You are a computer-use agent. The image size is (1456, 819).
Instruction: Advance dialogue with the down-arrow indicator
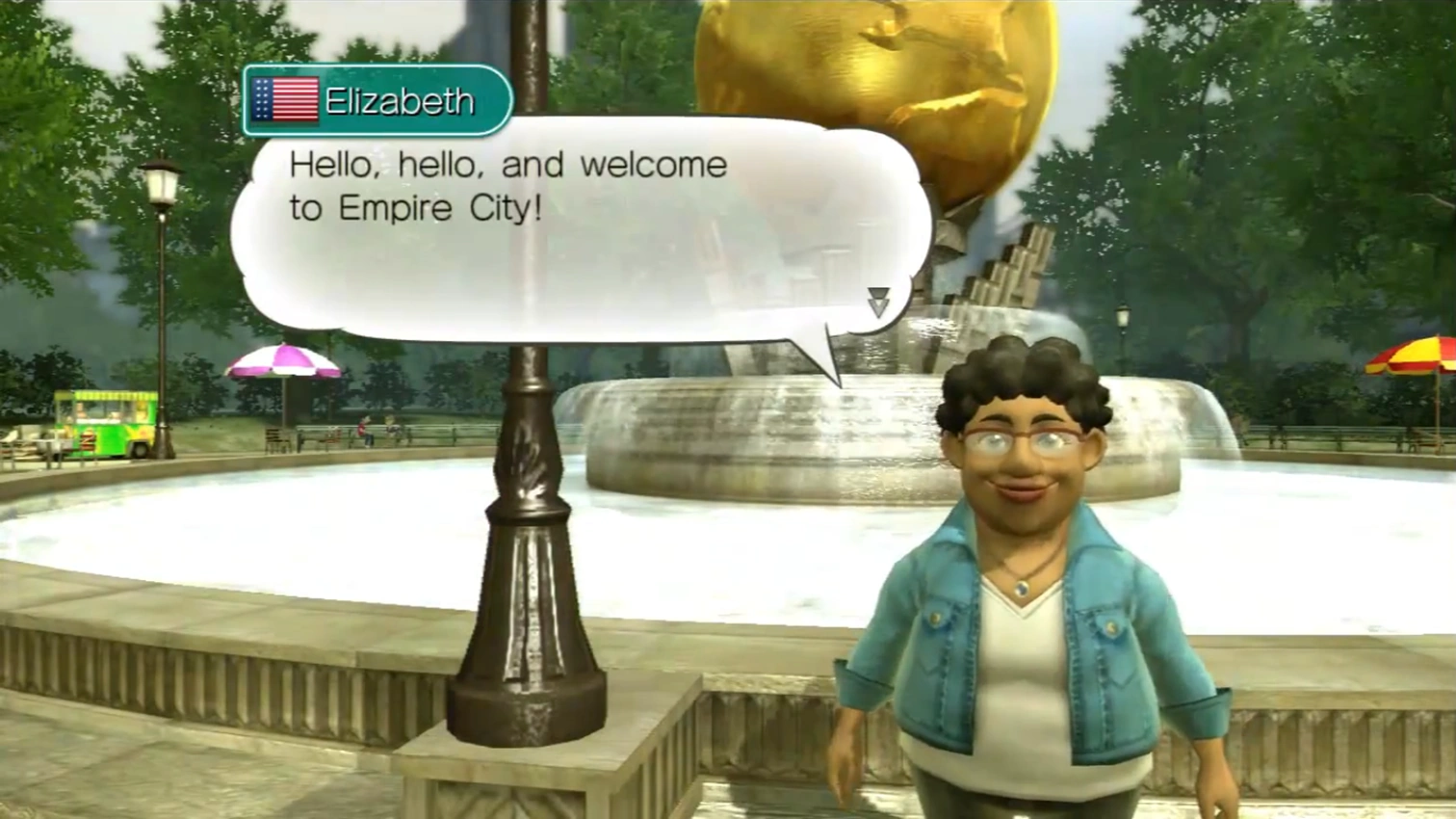(878, 303)
